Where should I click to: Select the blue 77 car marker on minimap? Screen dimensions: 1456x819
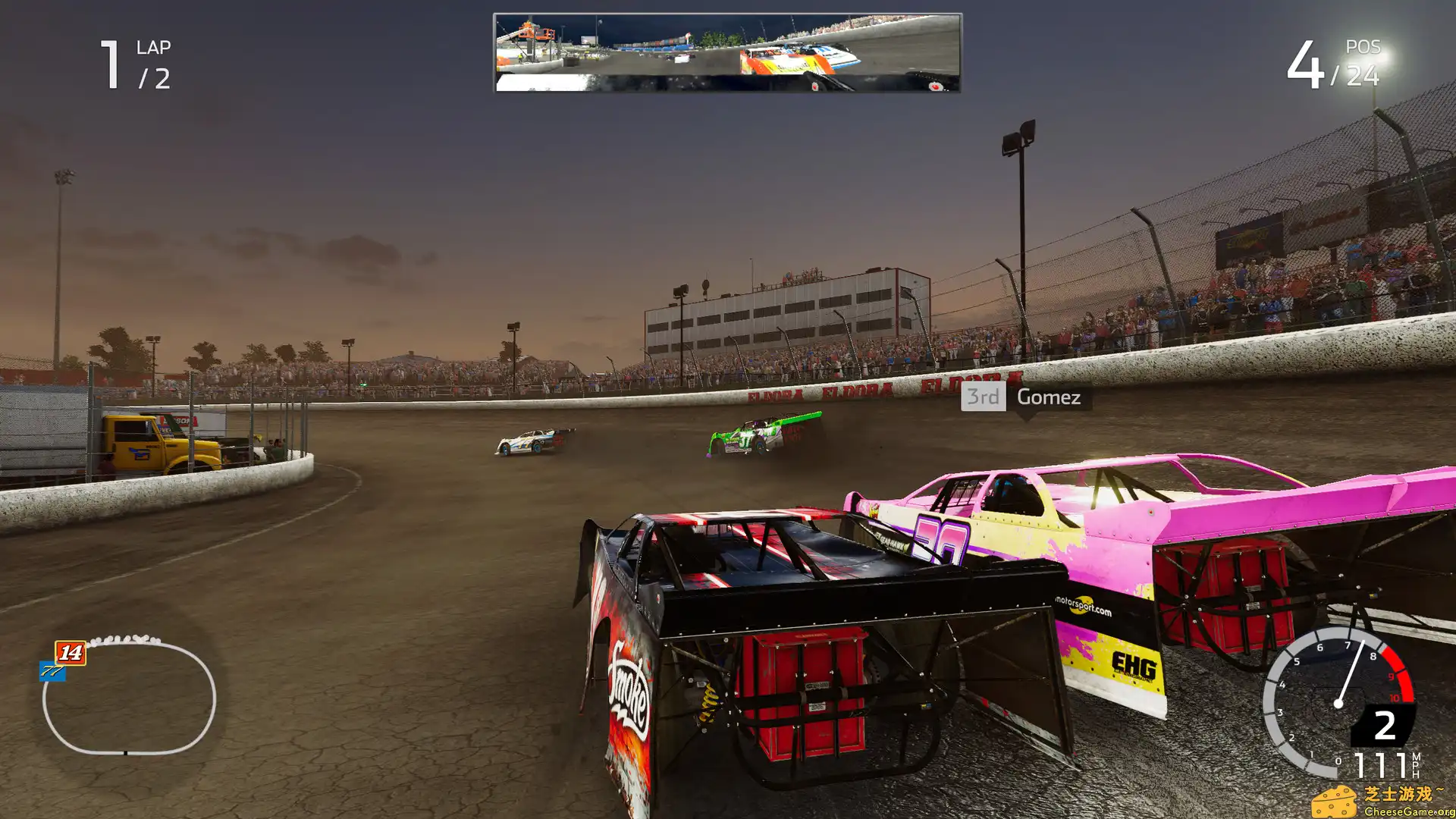52,671
